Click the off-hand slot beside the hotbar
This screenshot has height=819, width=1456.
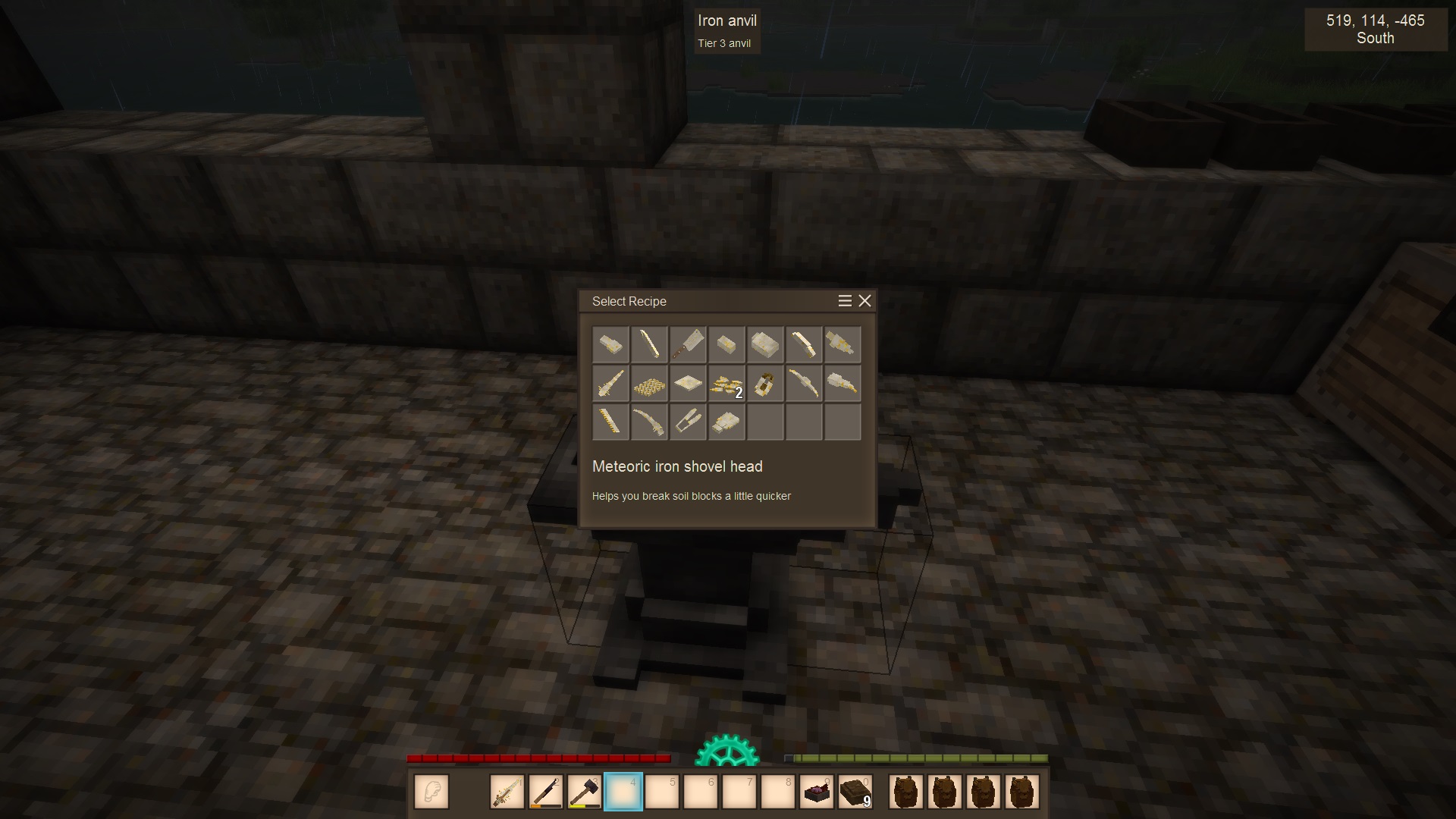(431, 792)
